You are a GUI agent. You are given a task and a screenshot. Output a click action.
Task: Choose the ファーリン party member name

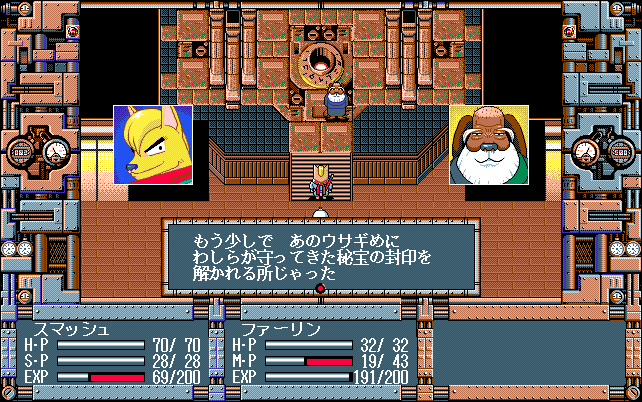click(x=263, y=328)
